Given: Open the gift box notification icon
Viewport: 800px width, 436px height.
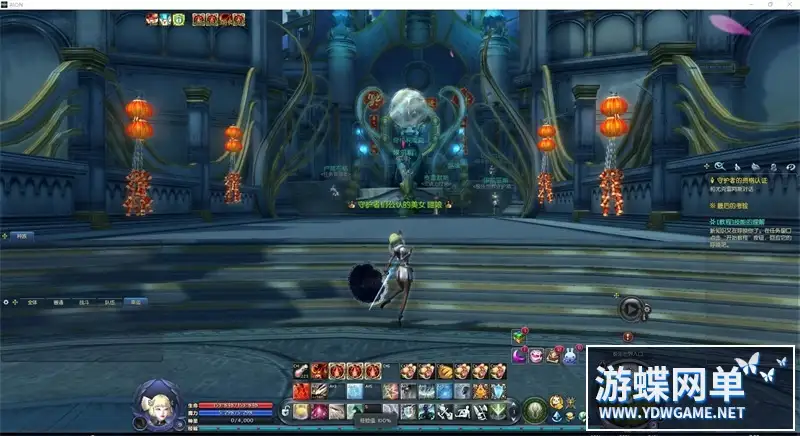Looking at the screenshot, I should 519,337.
